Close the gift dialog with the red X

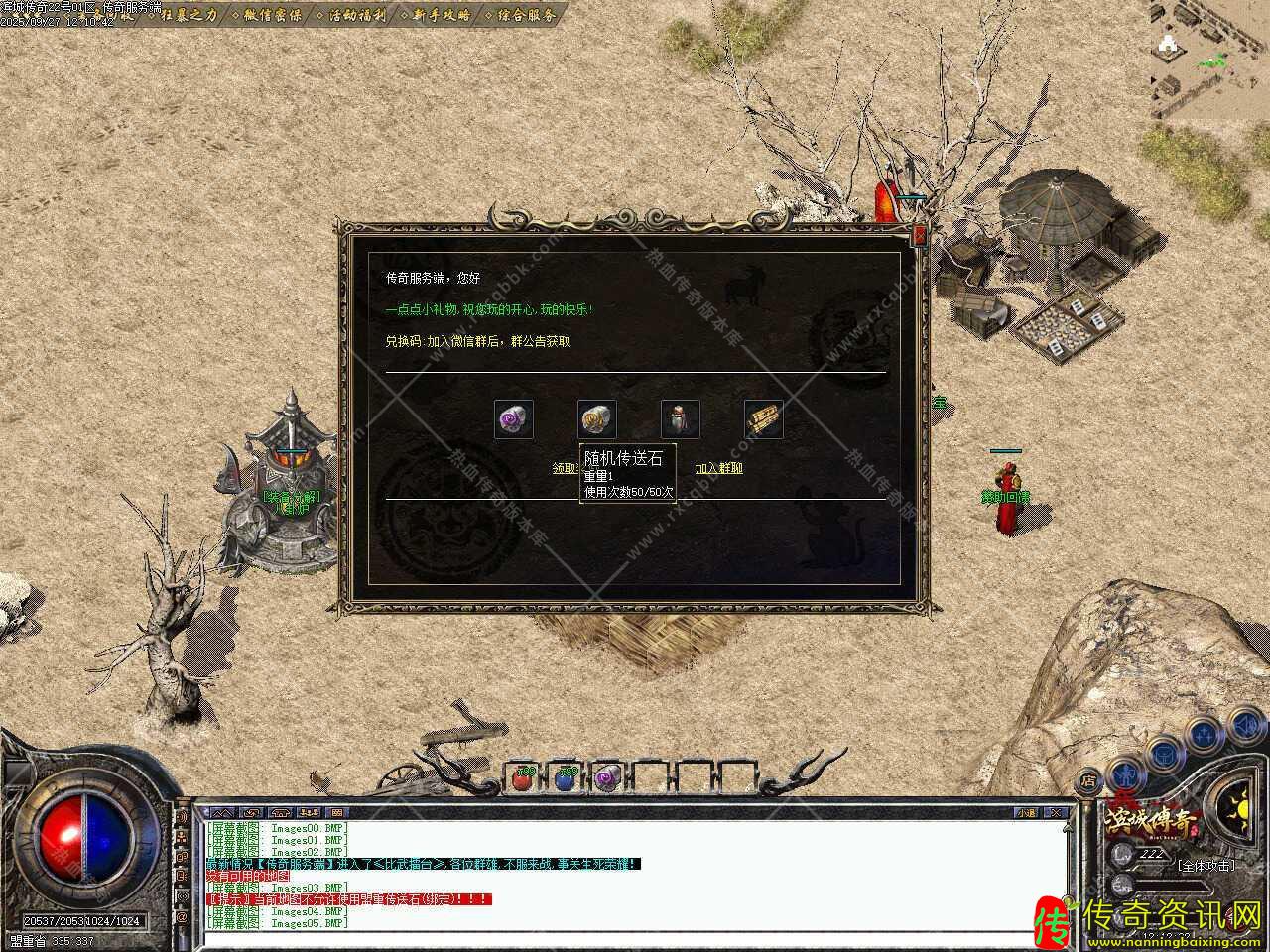coord(920,235)
